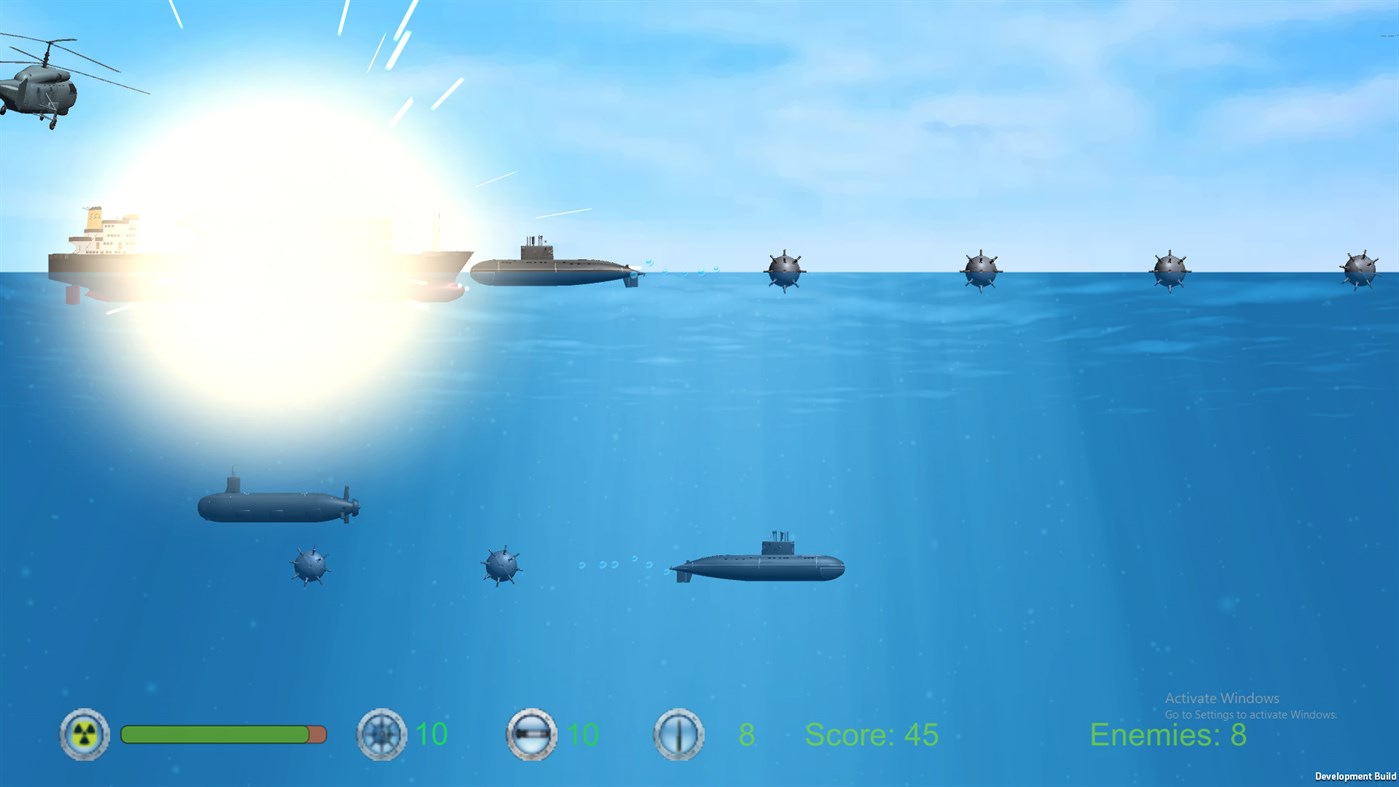Click the radiation symbol inside the porthole
Screen dimensions: 1399x787
[x=83, y=734]
